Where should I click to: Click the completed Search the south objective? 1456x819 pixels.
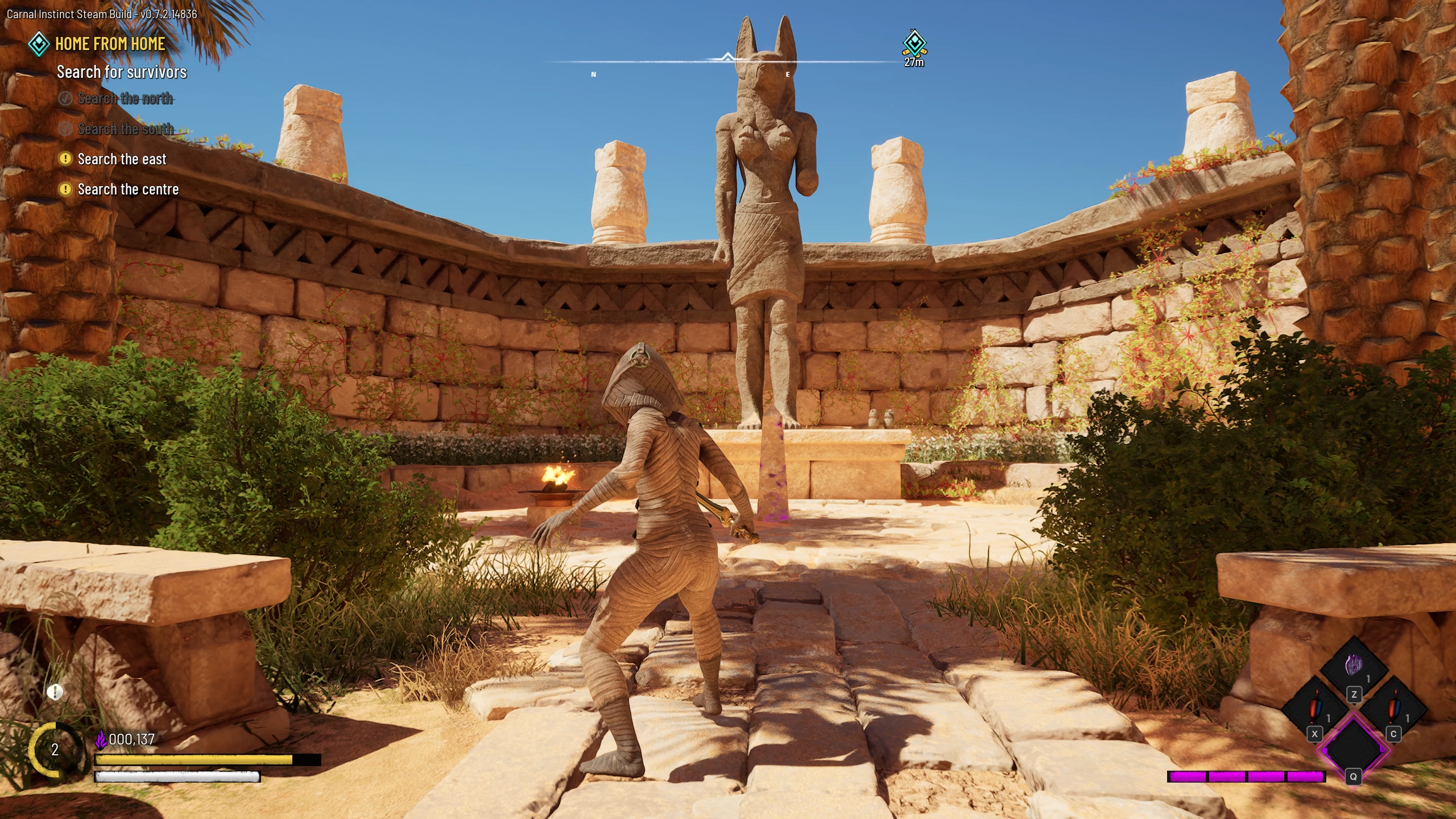point(125,129)
